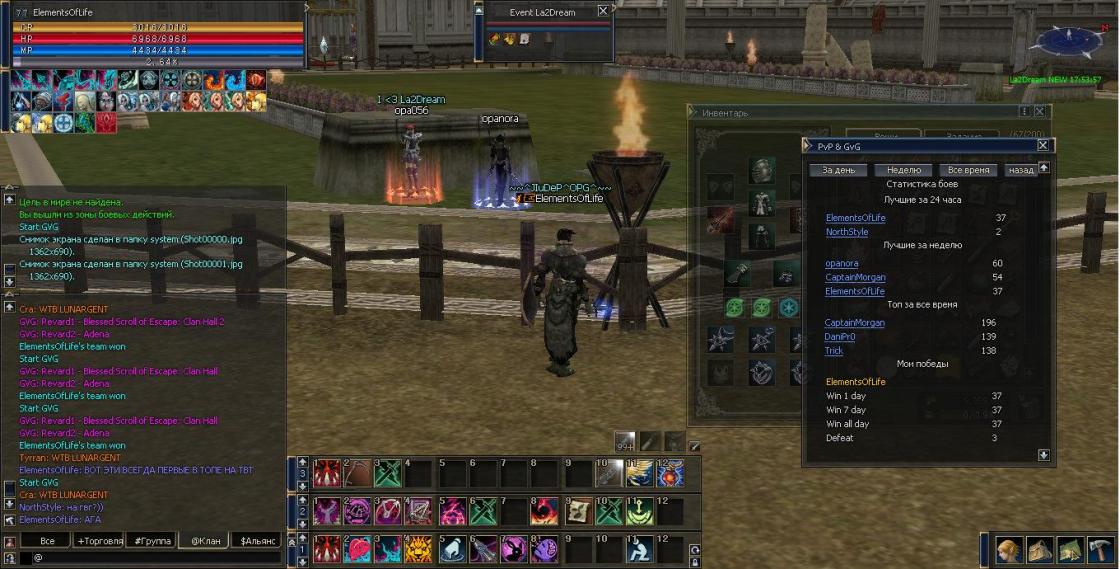Close the Event La2Dream target window

[x=602, y=11]
